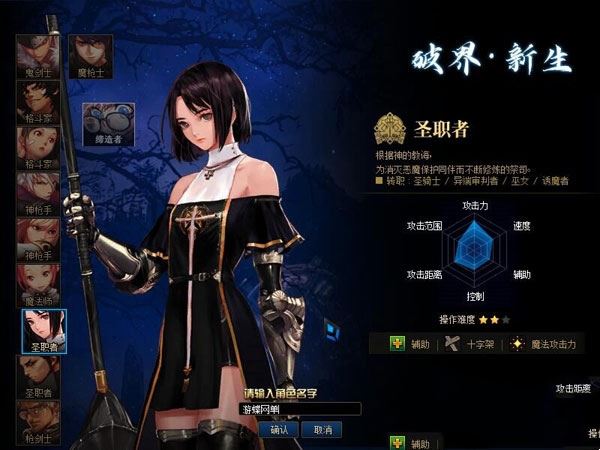This screenshot has height=450, width=600.
Task: Select the 魔法师 class portrait
Action: coord(37,285)
